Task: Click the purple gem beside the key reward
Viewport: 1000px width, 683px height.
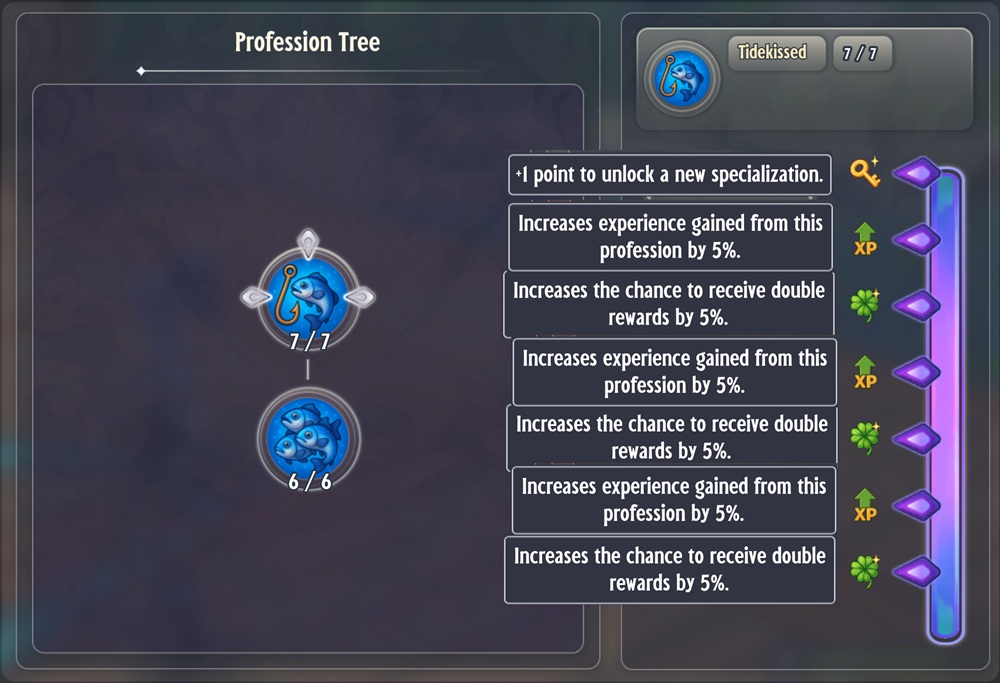Action: [916, 174]
